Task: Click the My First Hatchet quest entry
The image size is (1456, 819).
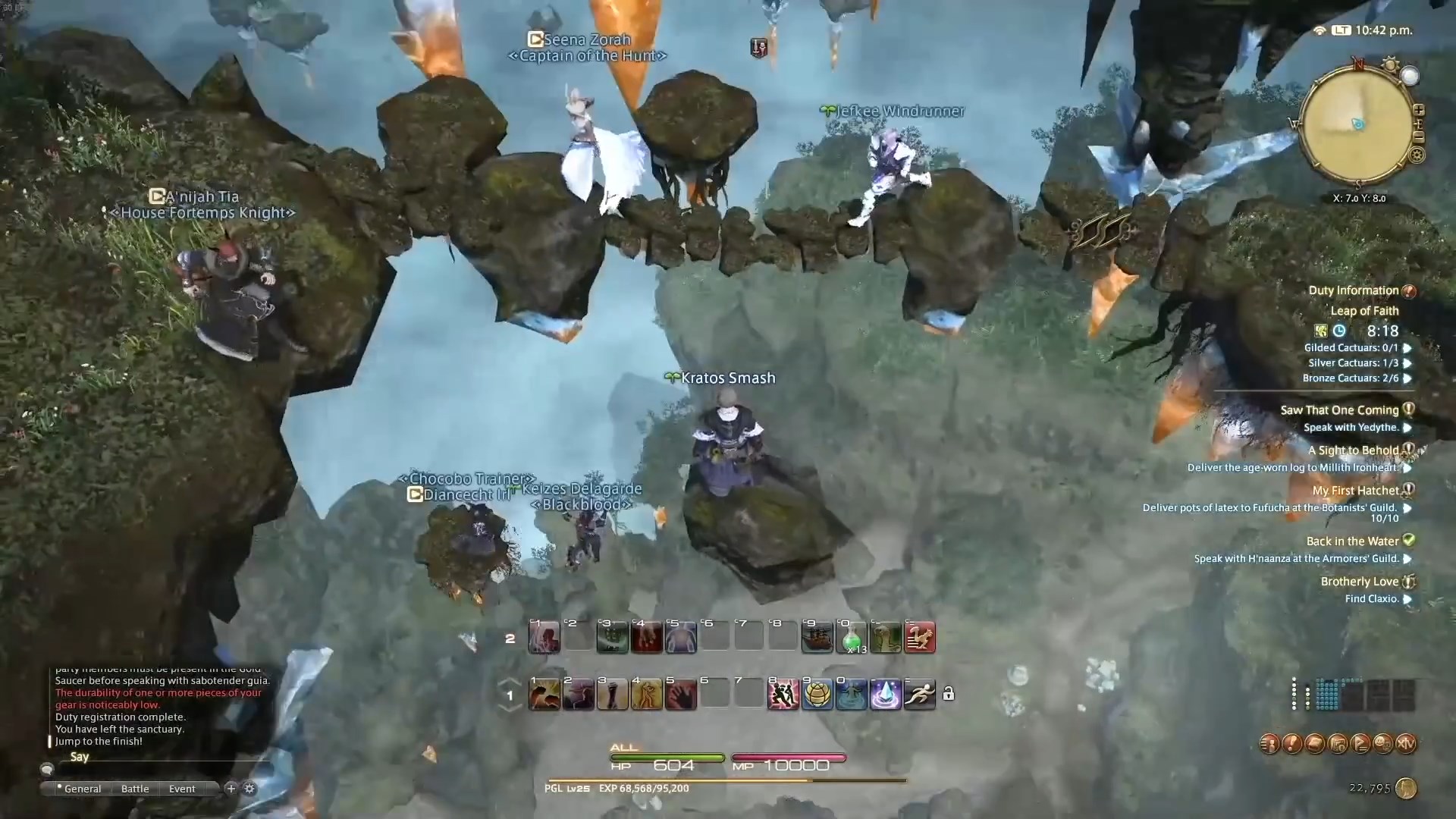Action: 1357,490
